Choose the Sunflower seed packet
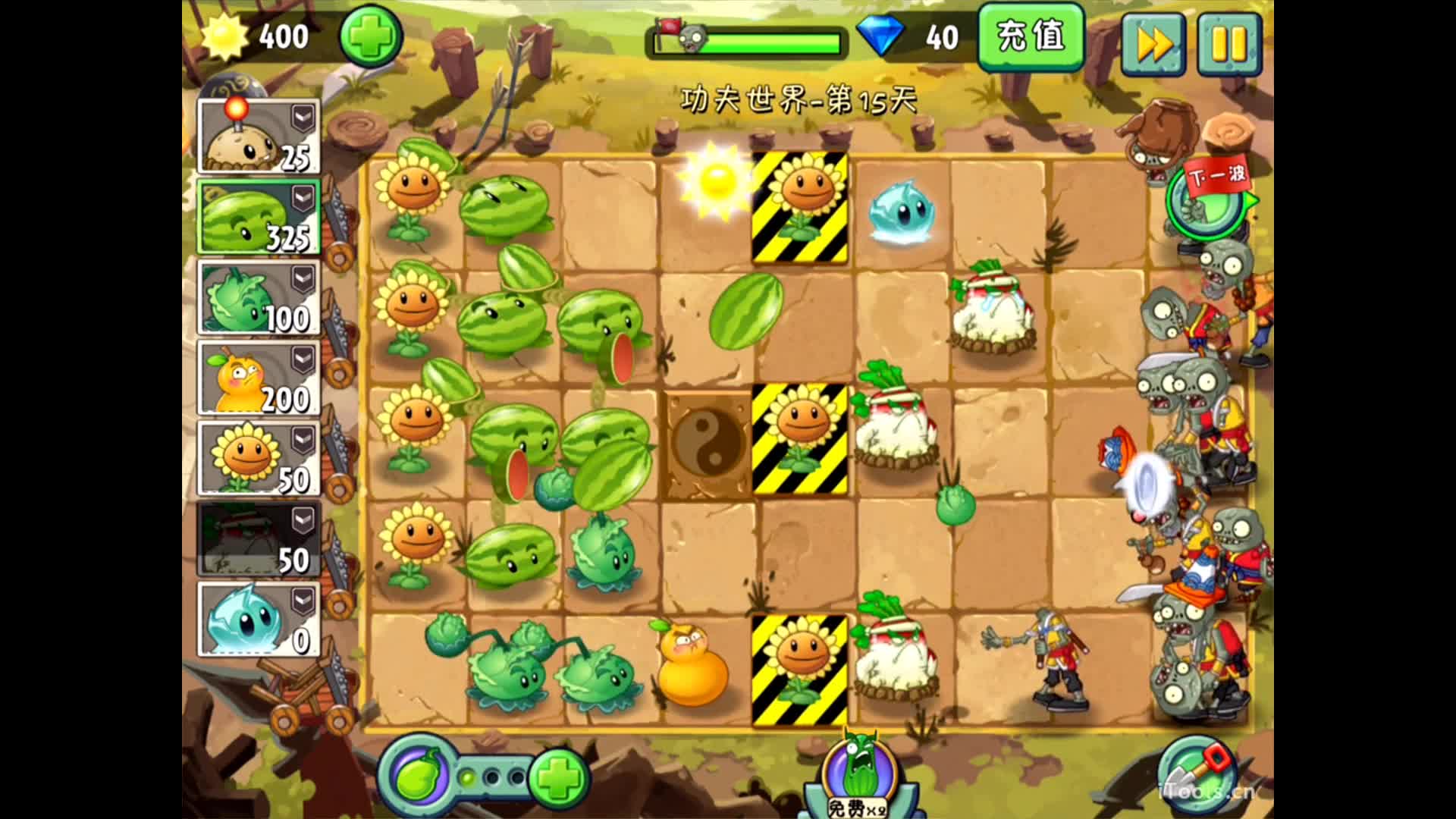Viewport: 1456px width, 819px height. tap(258, 459)
